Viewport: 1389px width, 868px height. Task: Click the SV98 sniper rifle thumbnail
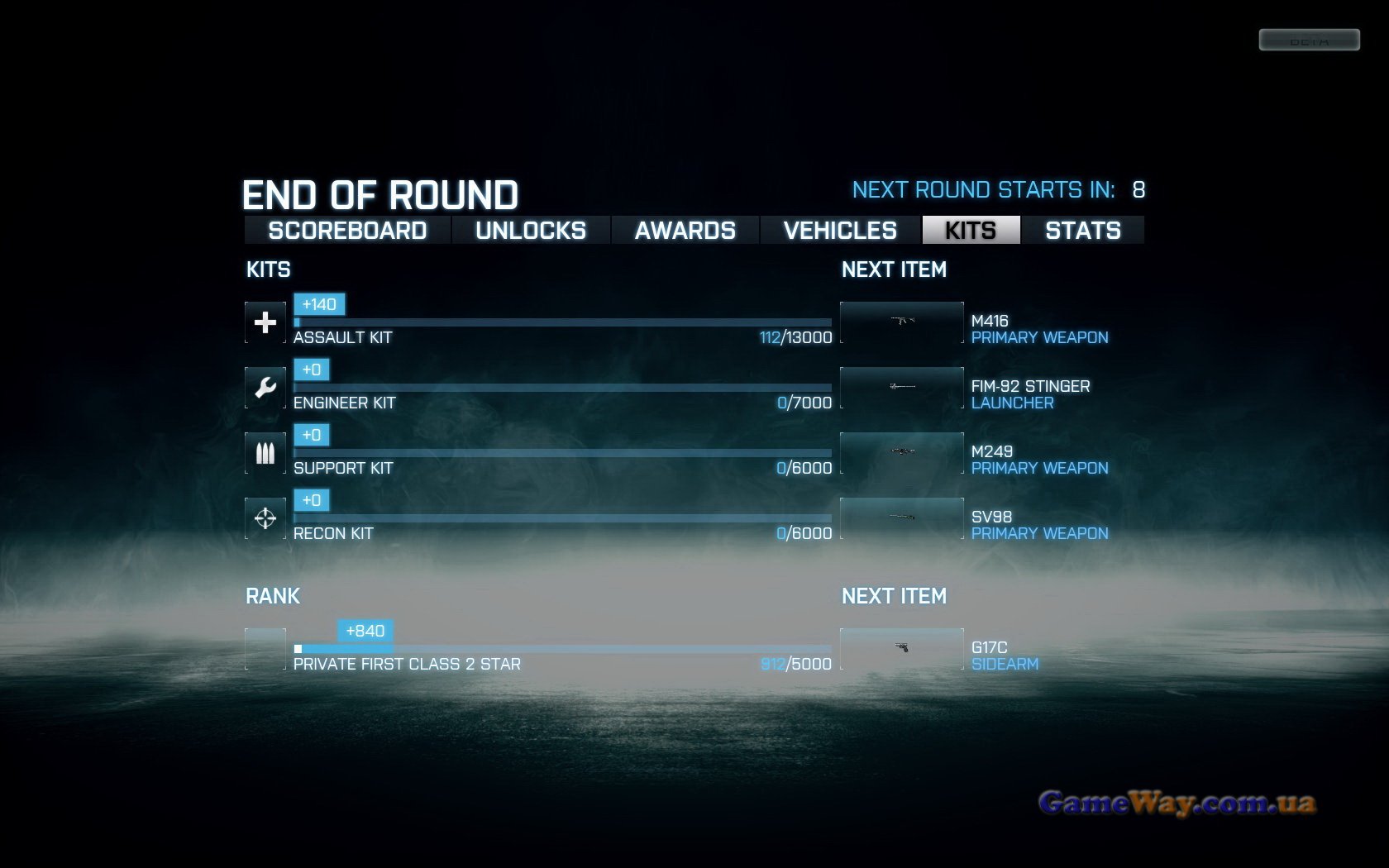click(902, 518)
